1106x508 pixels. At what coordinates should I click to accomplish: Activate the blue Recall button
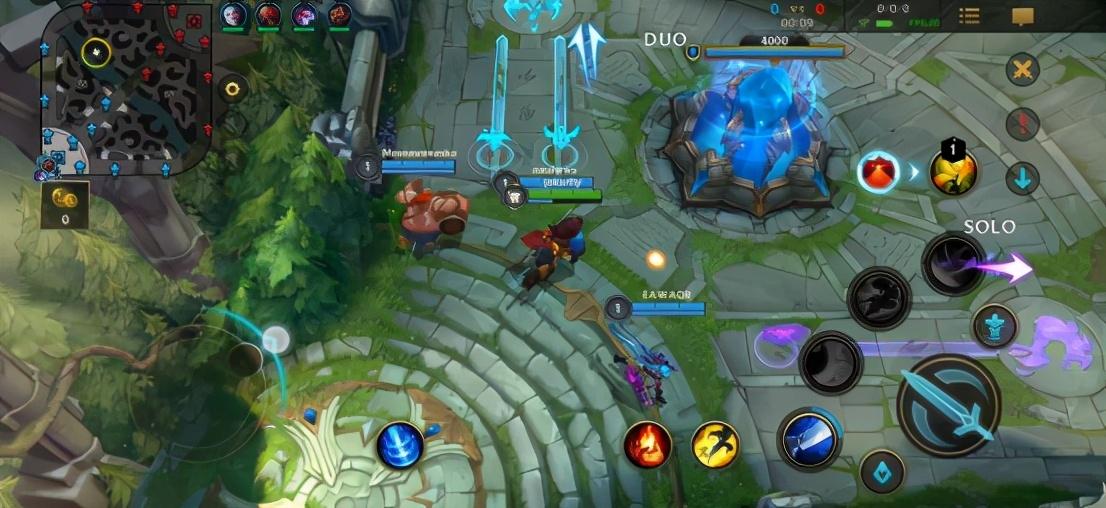pyautogui.click(x=401, y=445)
